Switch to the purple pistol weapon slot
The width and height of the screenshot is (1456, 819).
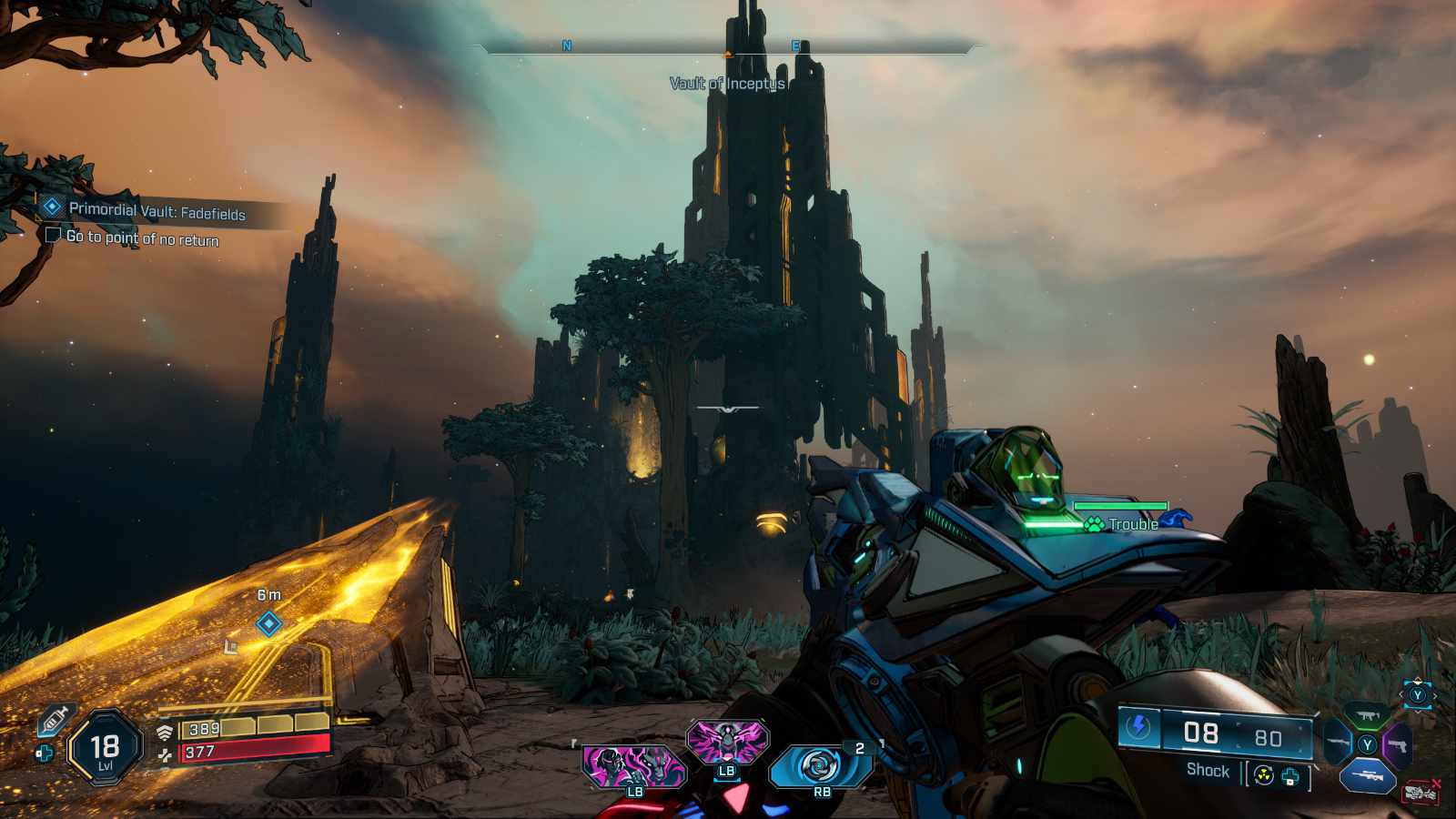pos(1398,745)
